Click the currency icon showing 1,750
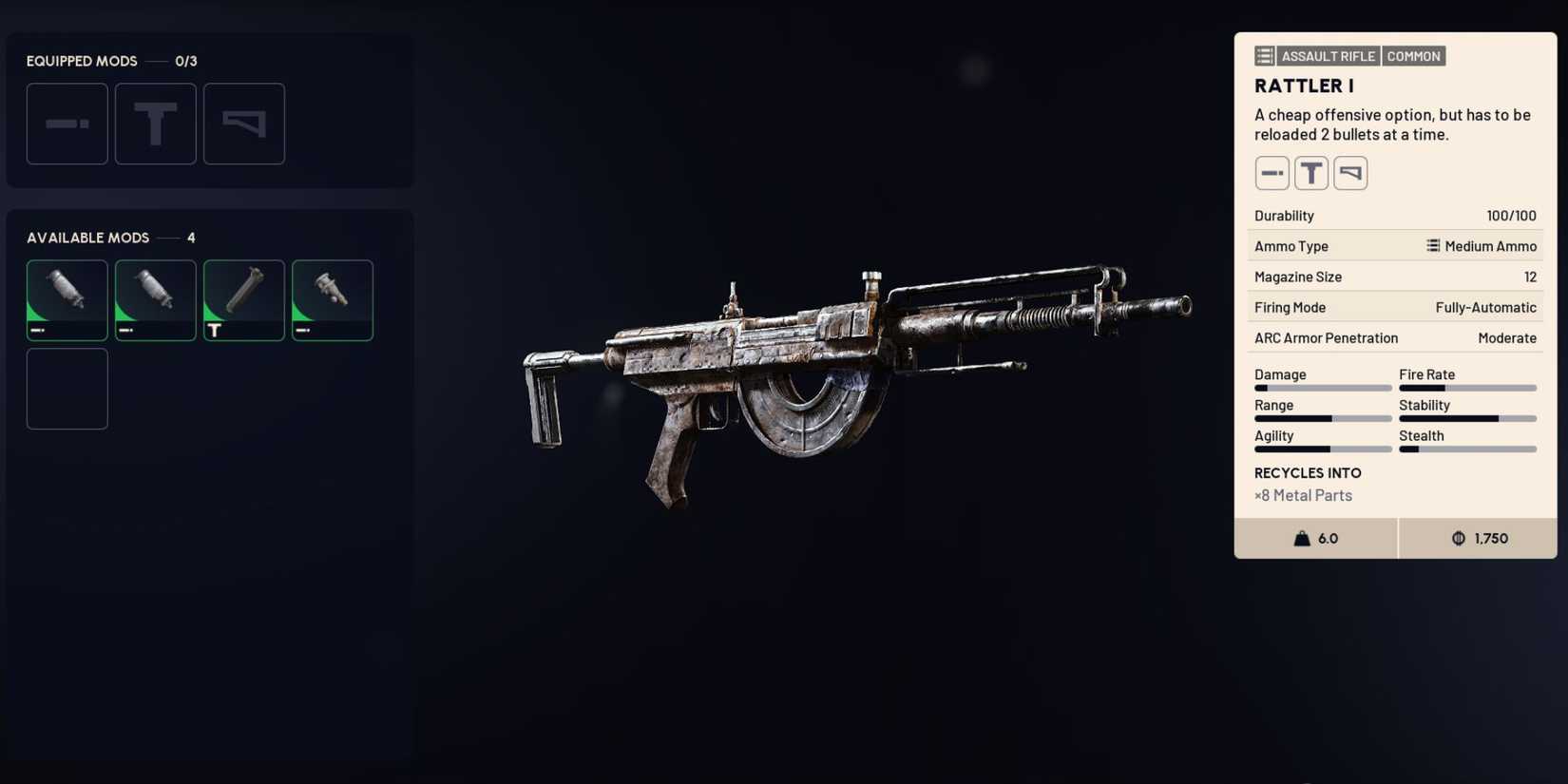Viewport: 1568px width, 784px height. [x=1460, y=538]
